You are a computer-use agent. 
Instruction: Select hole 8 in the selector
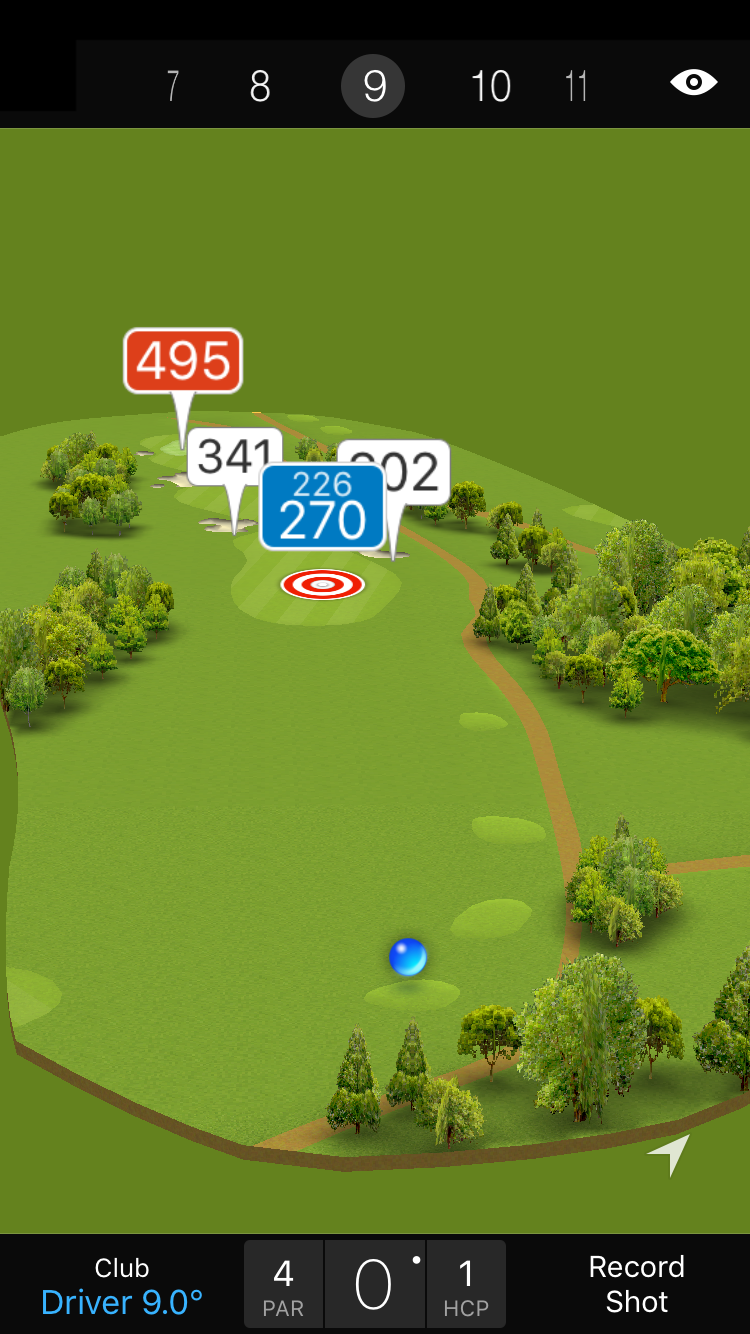[260, 87]
